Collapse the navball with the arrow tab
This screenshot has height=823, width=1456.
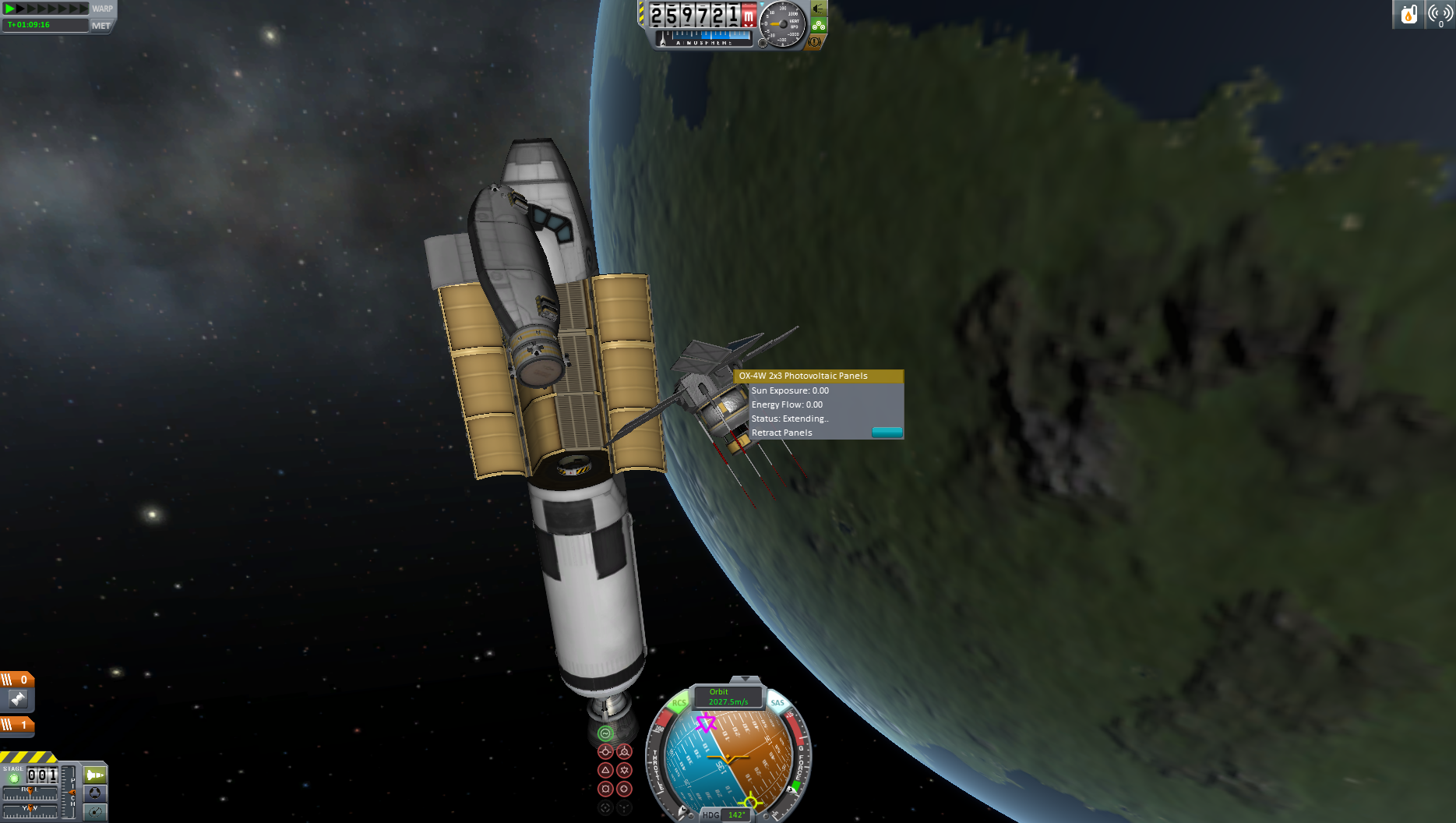click(745, 680)
